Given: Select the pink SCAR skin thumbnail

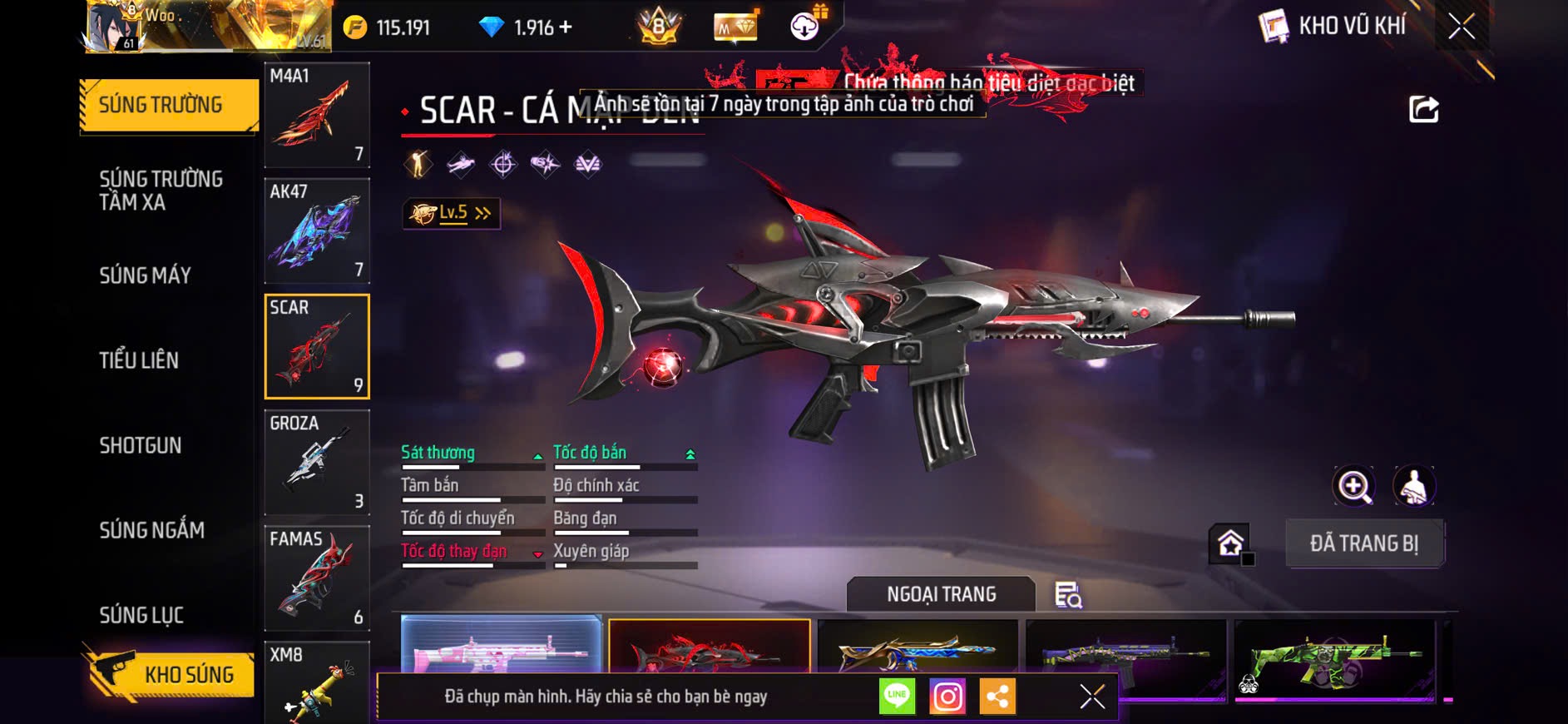Looking at the screenshot, I should coord(501,645).
